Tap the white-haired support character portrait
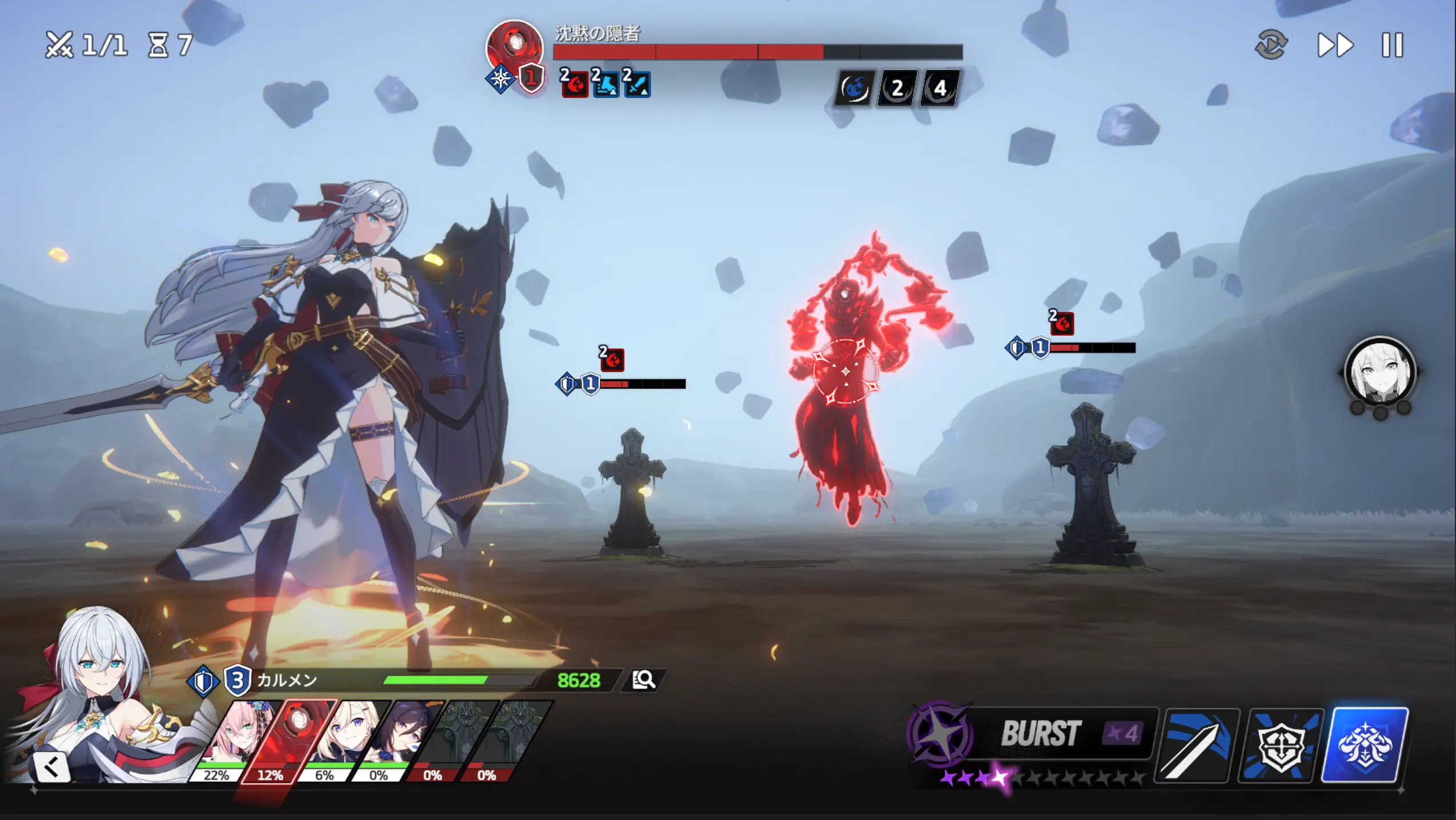The width and height of the screenshot is (1456, 820). [1379, 372]
